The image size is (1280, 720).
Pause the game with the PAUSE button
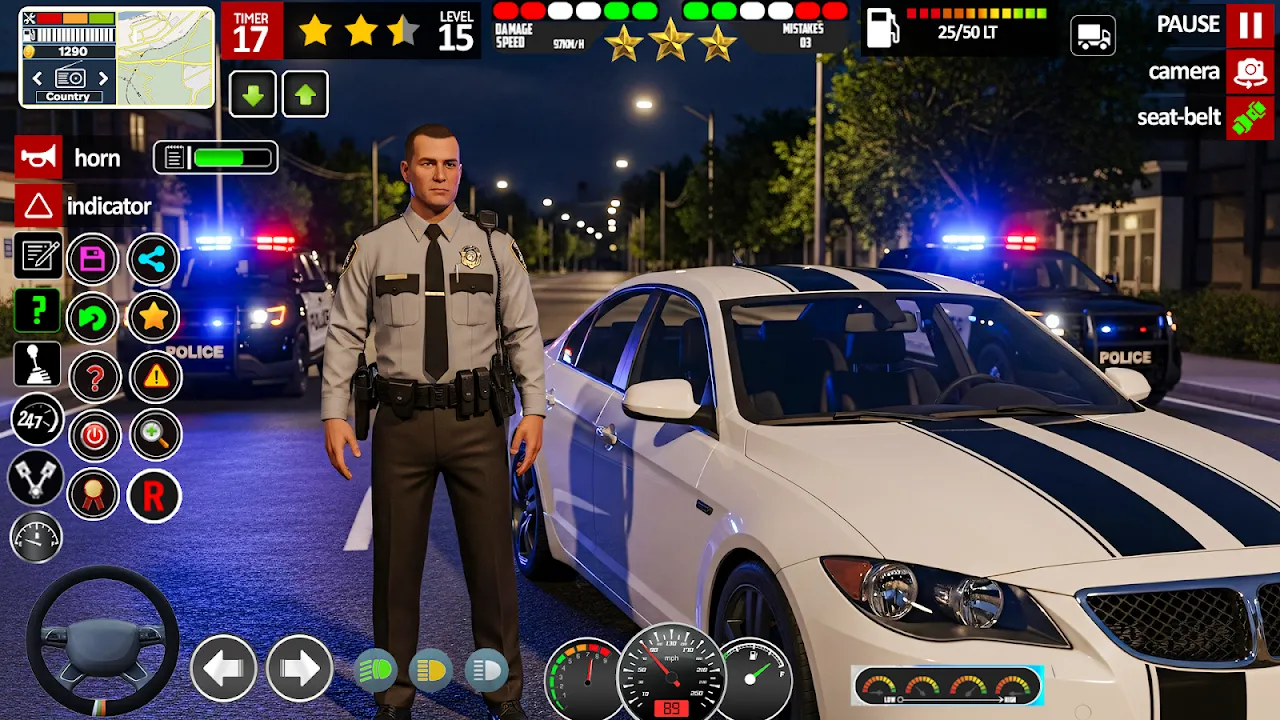(x=1250, y=25)
